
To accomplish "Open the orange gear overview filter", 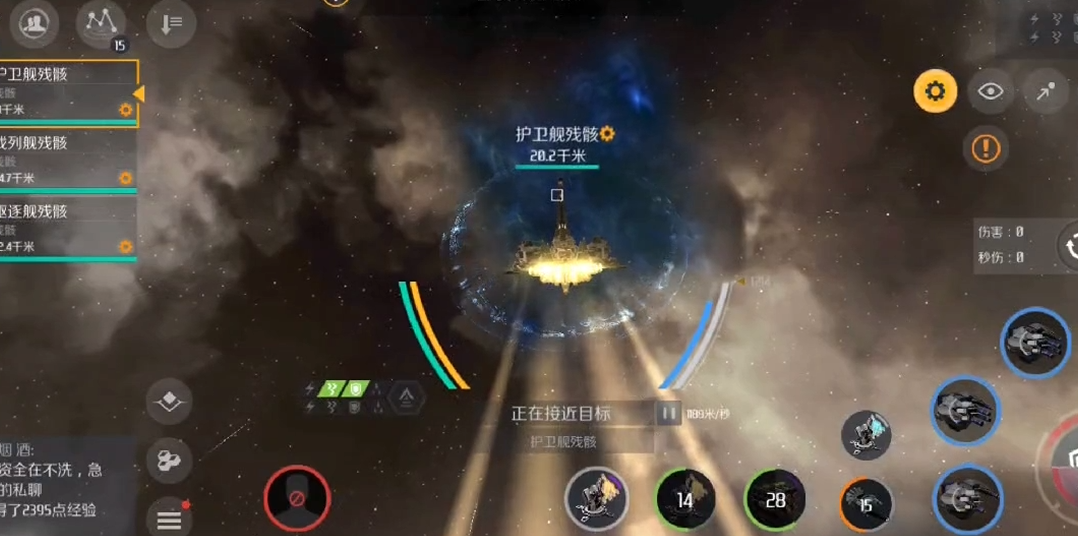I will click(935, 92).
